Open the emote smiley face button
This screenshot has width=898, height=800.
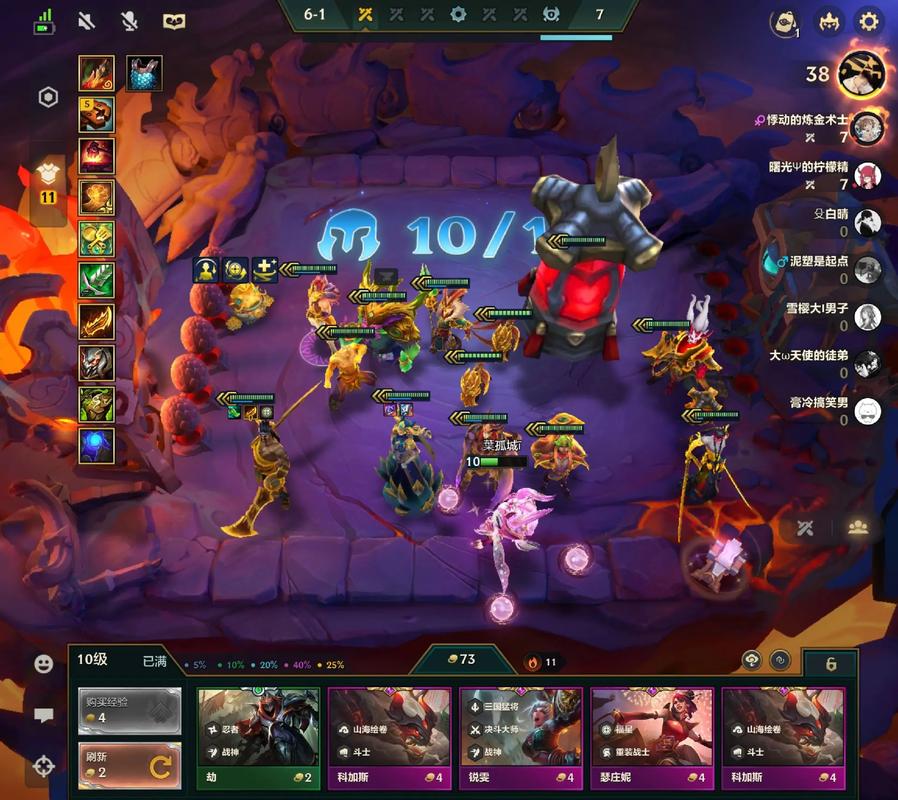click(43, 663)
